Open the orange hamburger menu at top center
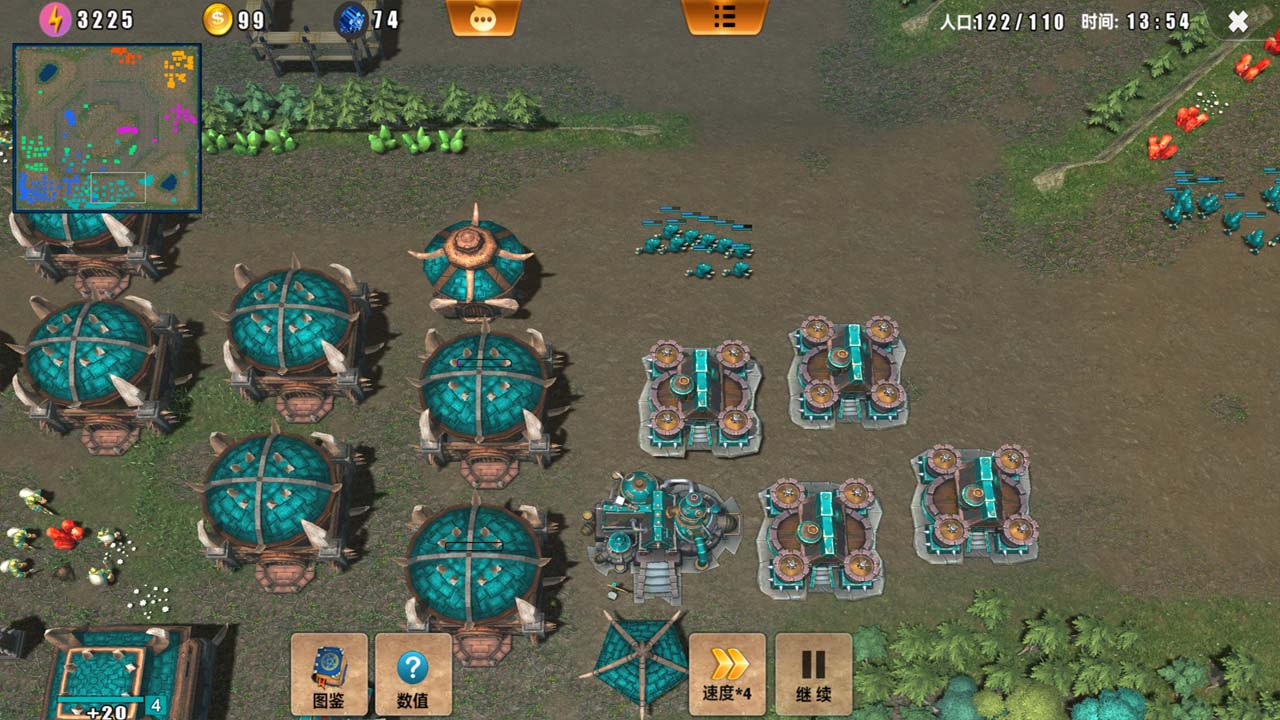This screenshot has width=1280, height=720. point(723,17)
